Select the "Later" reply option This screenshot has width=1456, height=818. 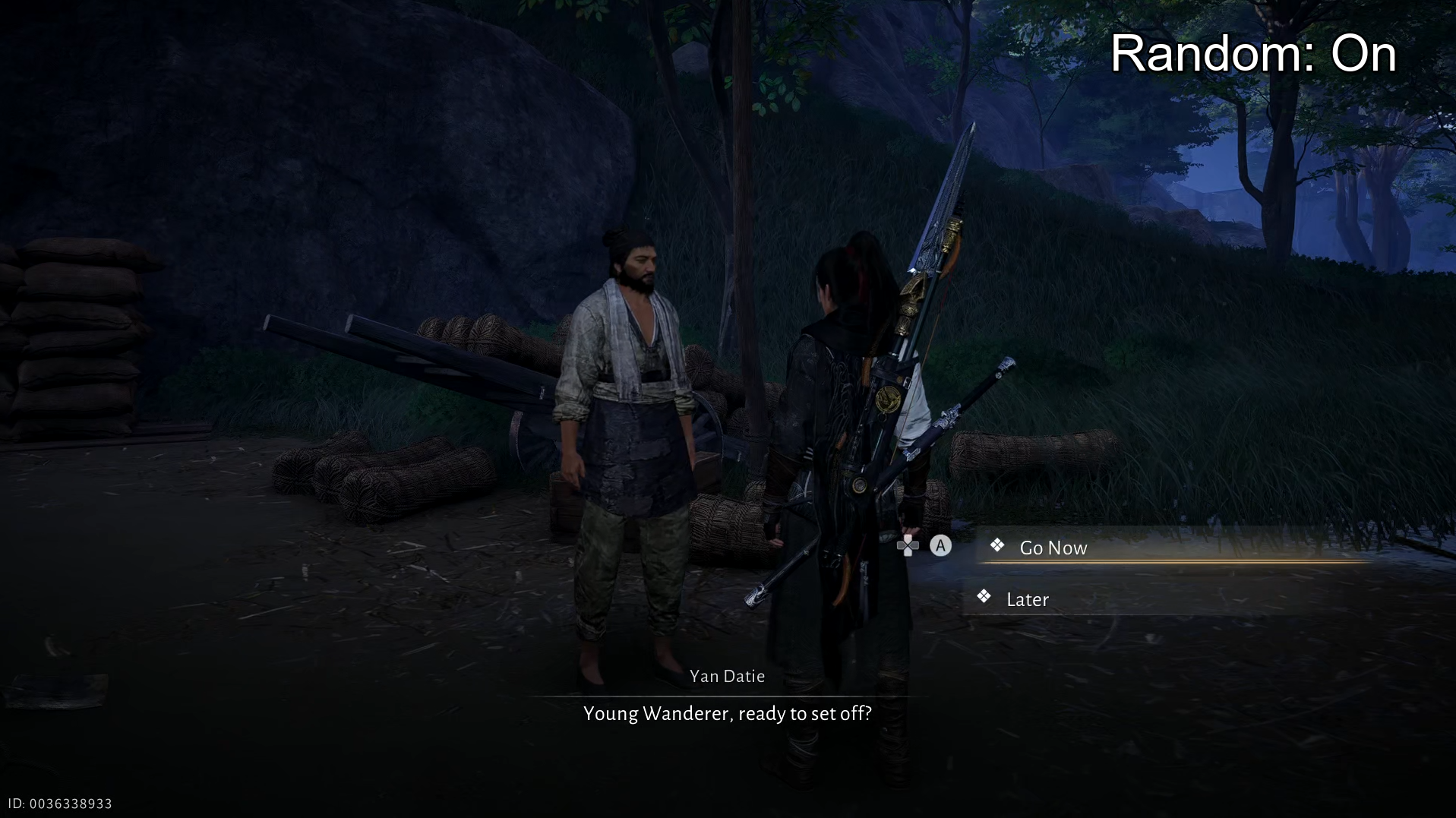point(1027,599)
